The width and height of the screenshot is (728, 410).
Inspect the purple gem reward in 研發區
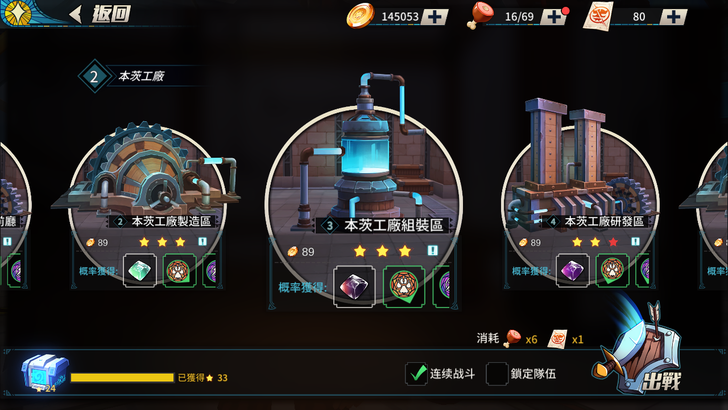click(573, 270)
